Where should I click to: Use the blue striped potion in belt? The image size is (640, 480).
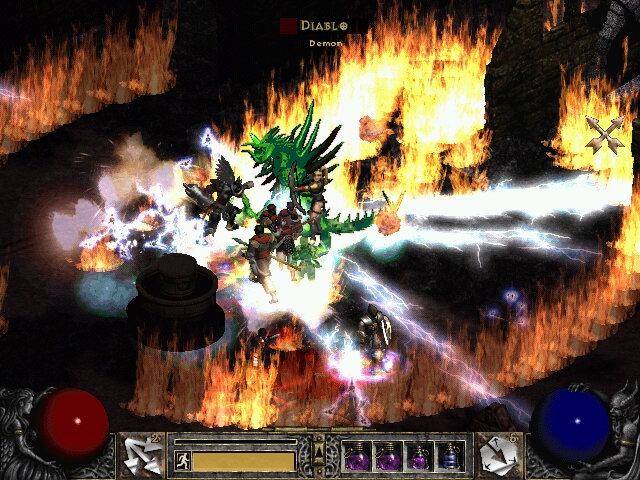click(450, 456)
